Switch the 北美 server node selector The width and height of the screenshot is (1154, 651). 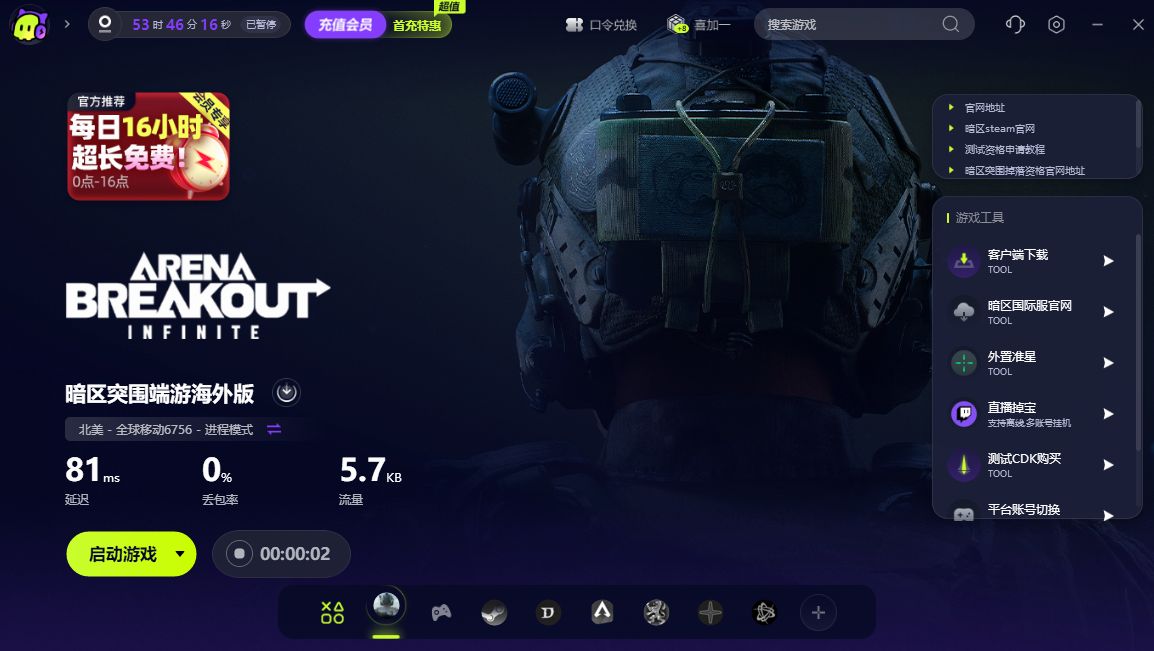(274, 429)
